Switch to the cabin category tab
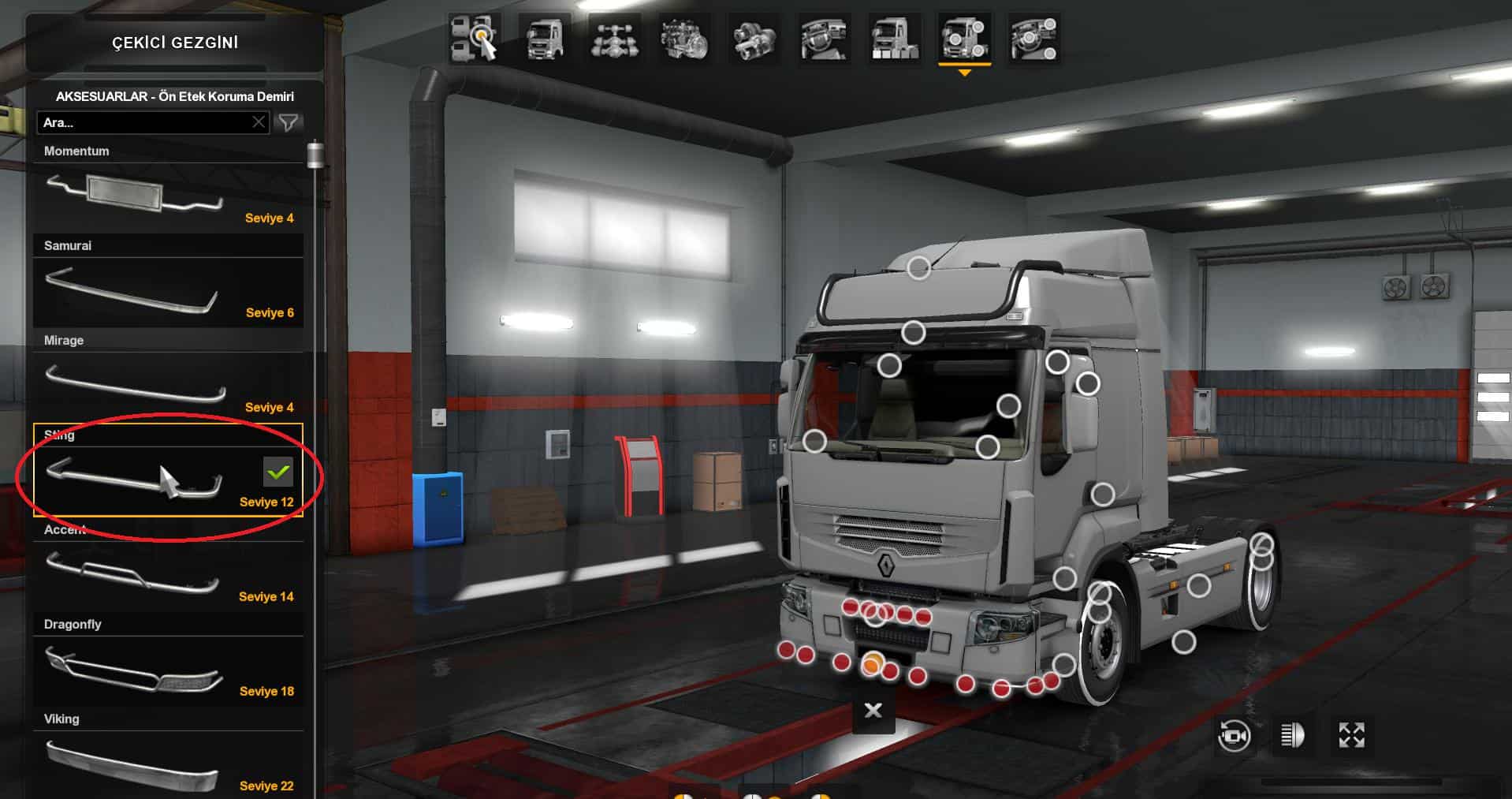This screenshot has height=799, width=1512. (545, 39)
